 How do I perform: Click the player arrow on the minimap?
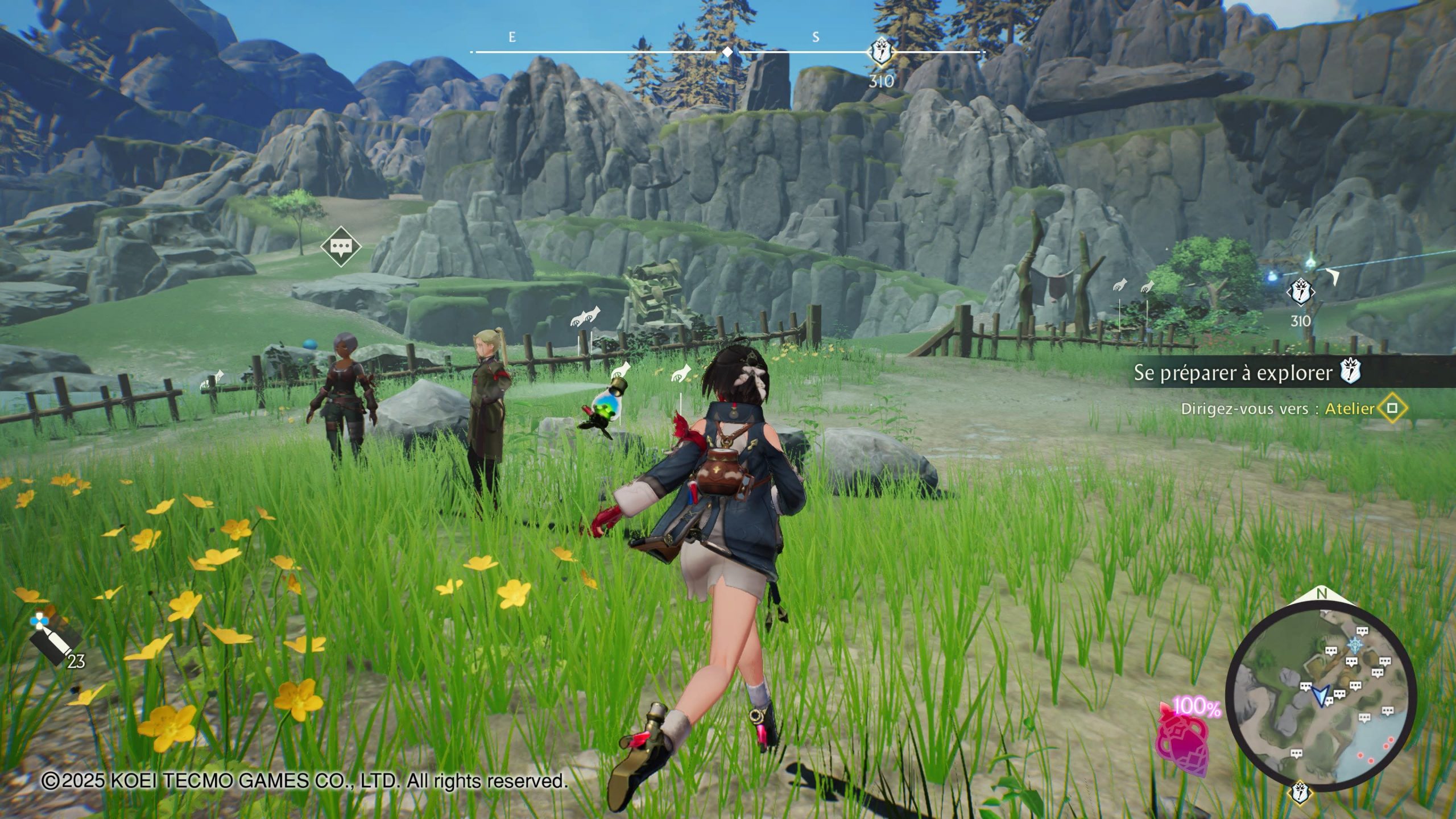pyautogui.click(x=1321, y=695)
